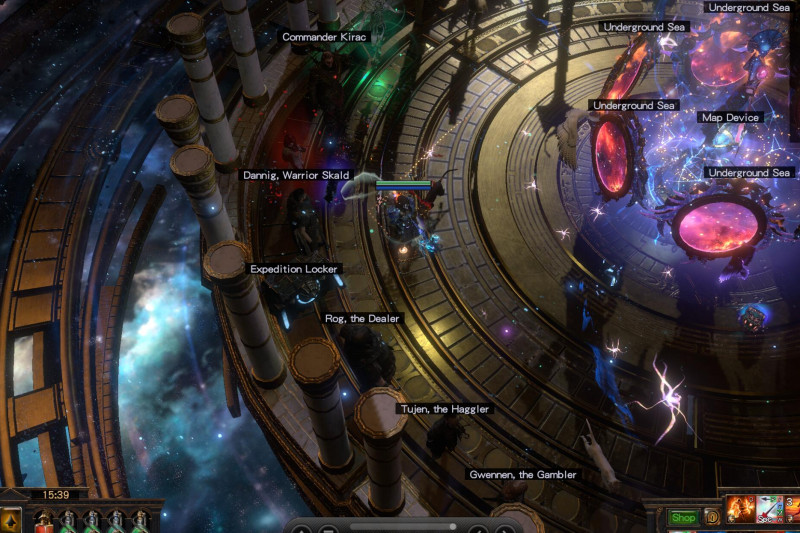Select the Dannig, Warrior Skald nameplate
This screenshot has width=800, height=533.
(296, 175)
